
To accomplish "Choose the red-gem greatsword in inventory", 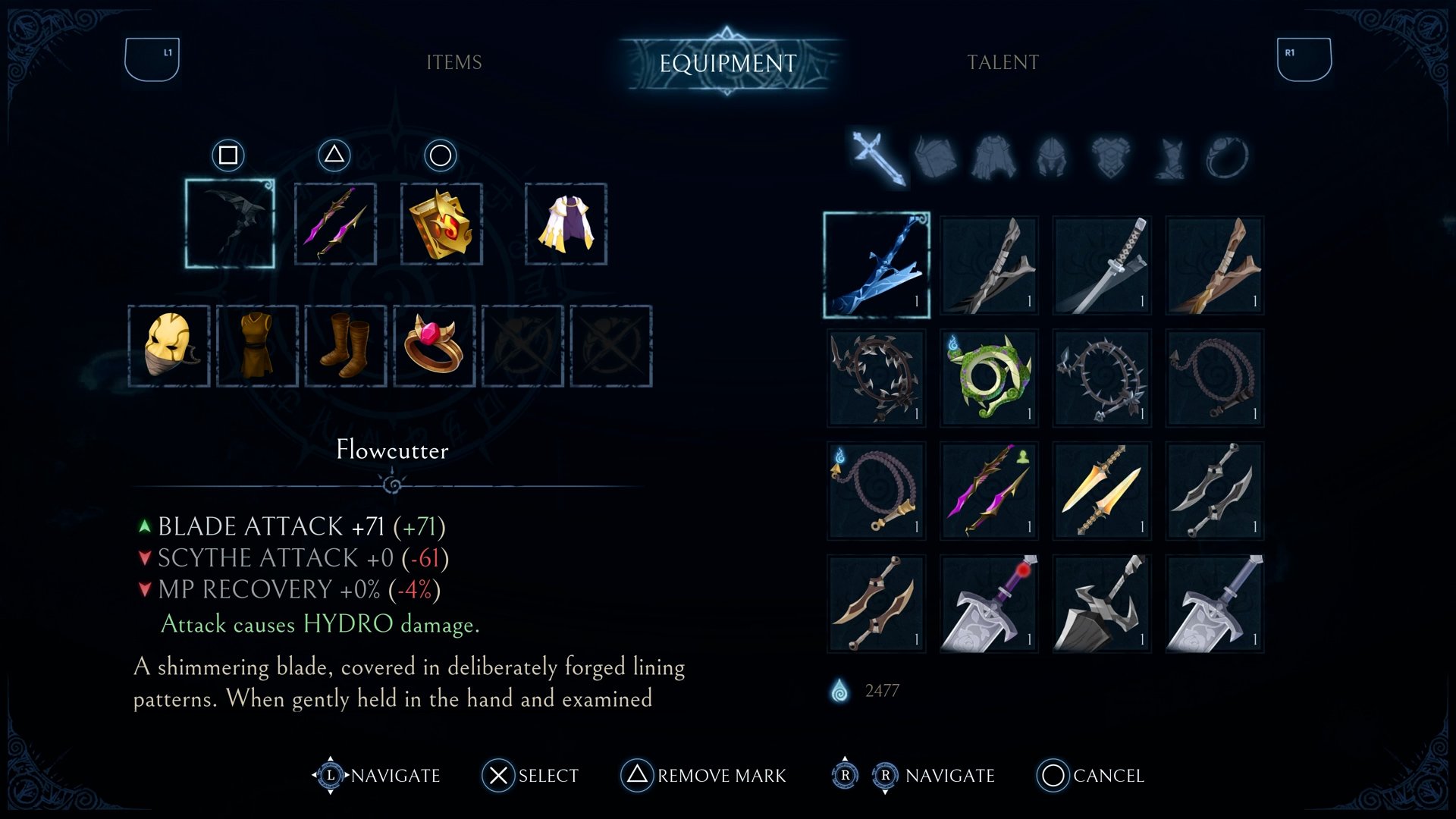I will (989, 604).
